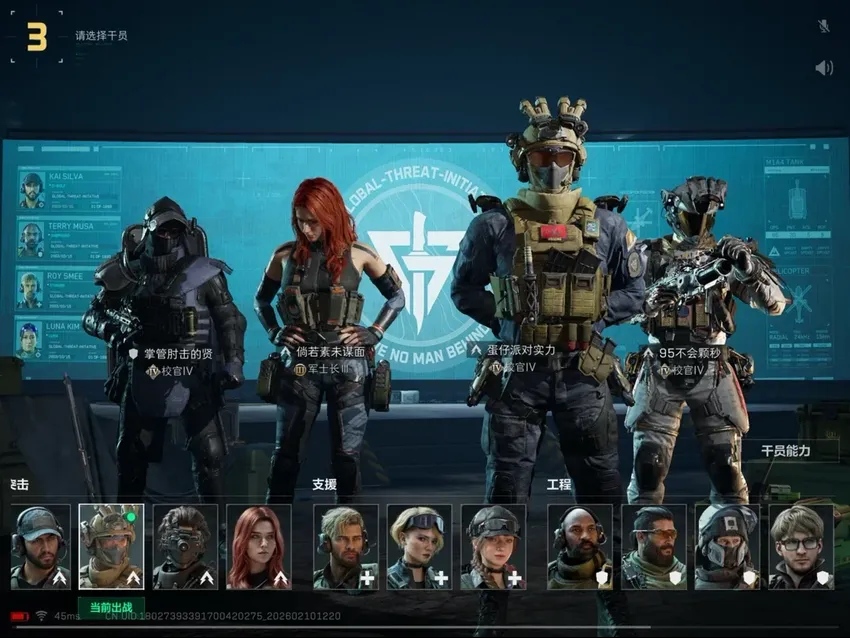Pick the assault operator with night-vision mask

click(185, 546)
